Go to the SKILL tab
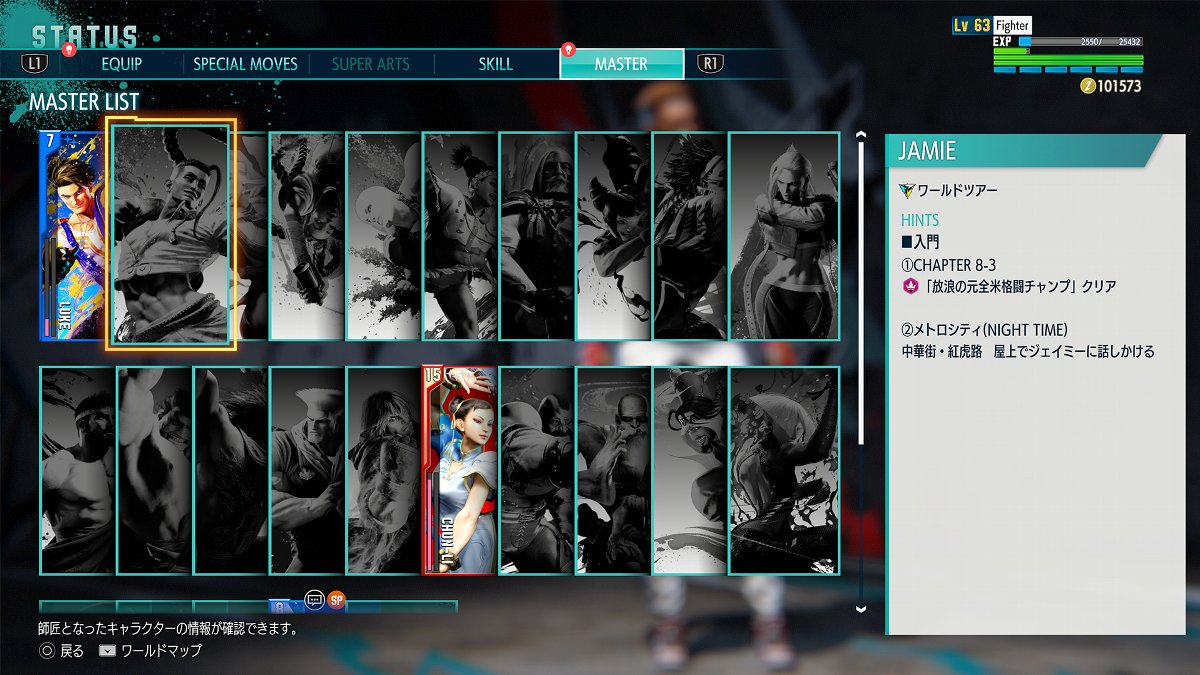Viewport: 1200px width, 675px height. [x=495, y=64]
